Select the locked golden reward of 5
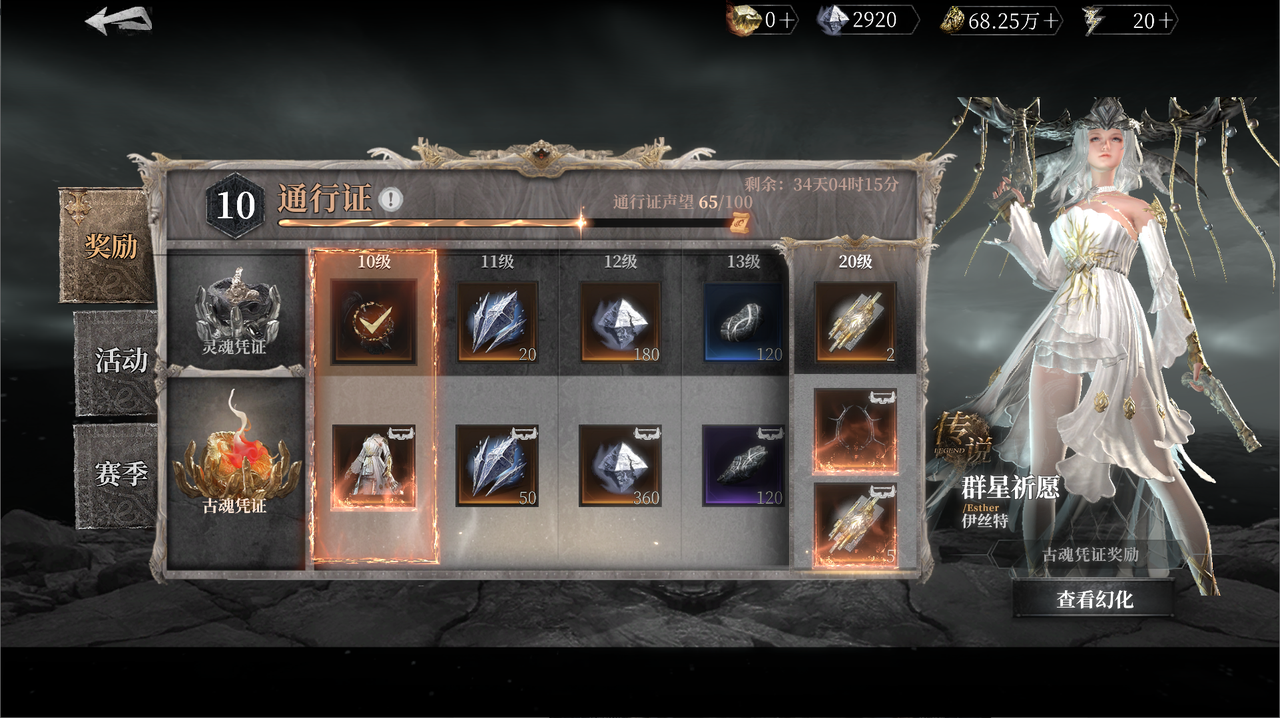The width and height of the screenshot is (1280, 718). [x=855, y=526]
